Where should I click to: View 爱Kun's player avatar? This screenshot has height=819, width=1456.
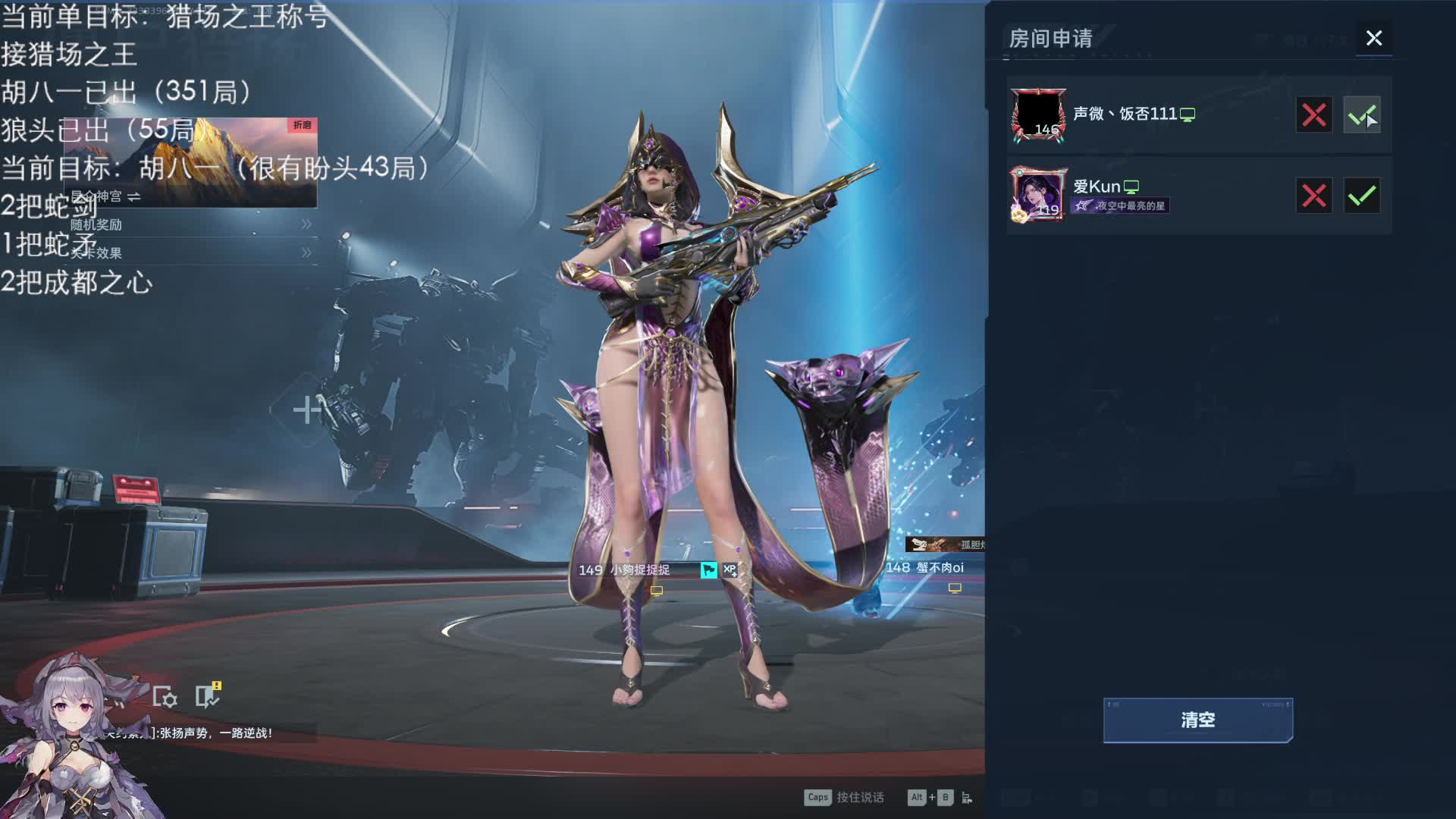[1037, 195]
